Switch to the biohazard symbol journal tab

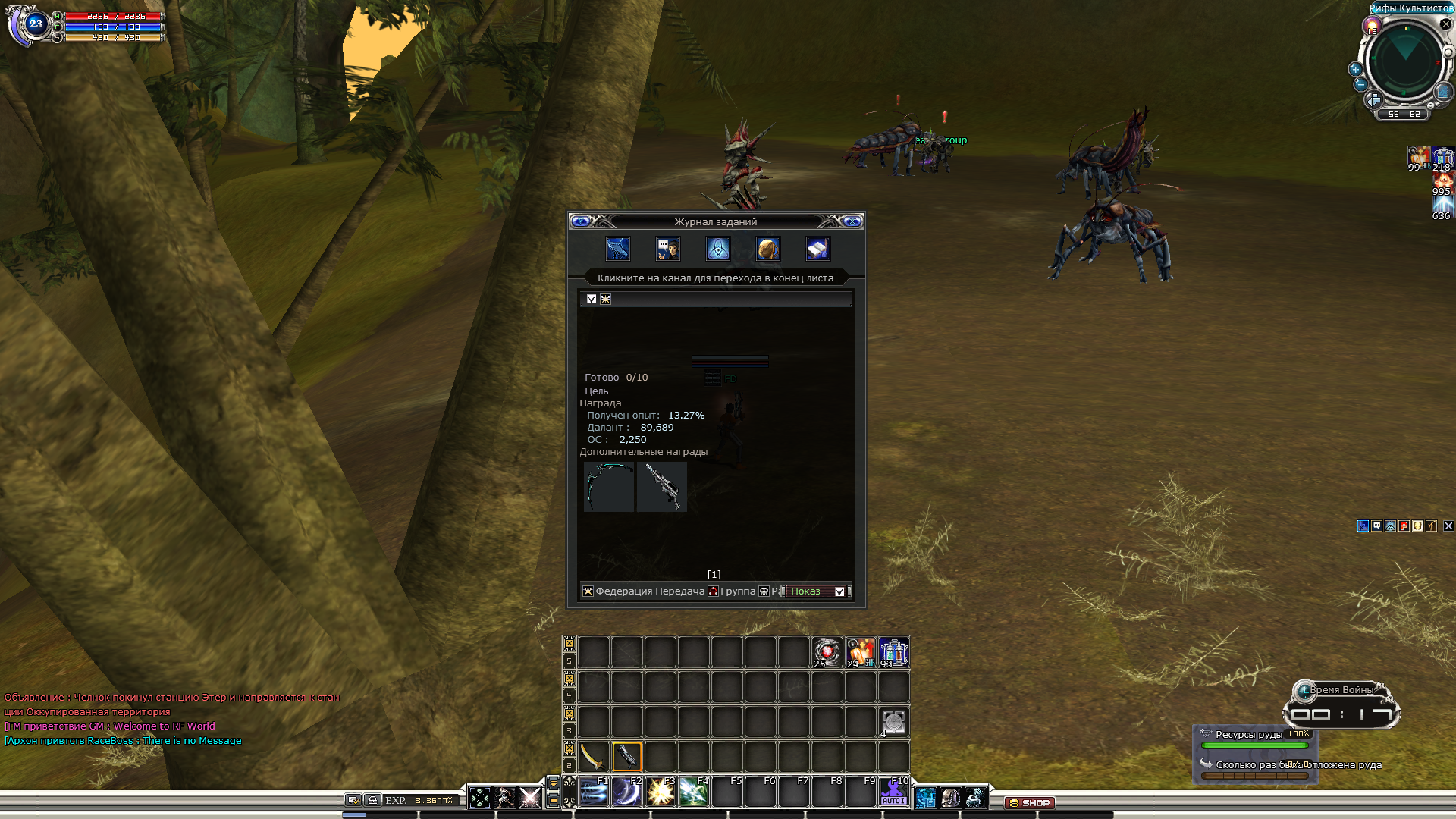click(x=717, y=249)
